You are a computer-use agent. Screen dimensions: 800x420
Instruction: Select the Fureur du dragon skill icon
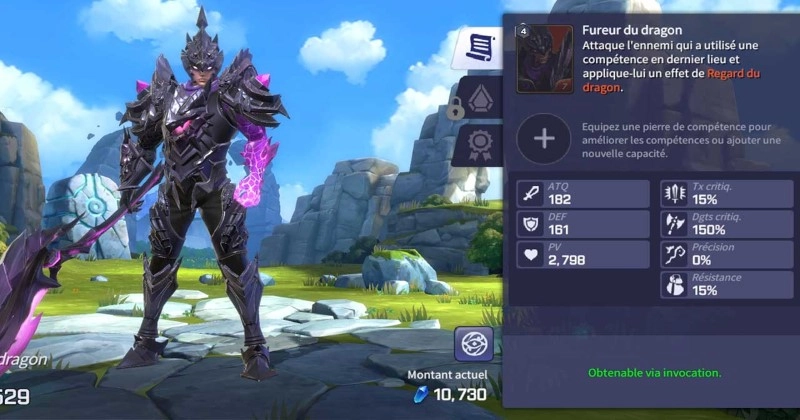(x=545, y=59)
